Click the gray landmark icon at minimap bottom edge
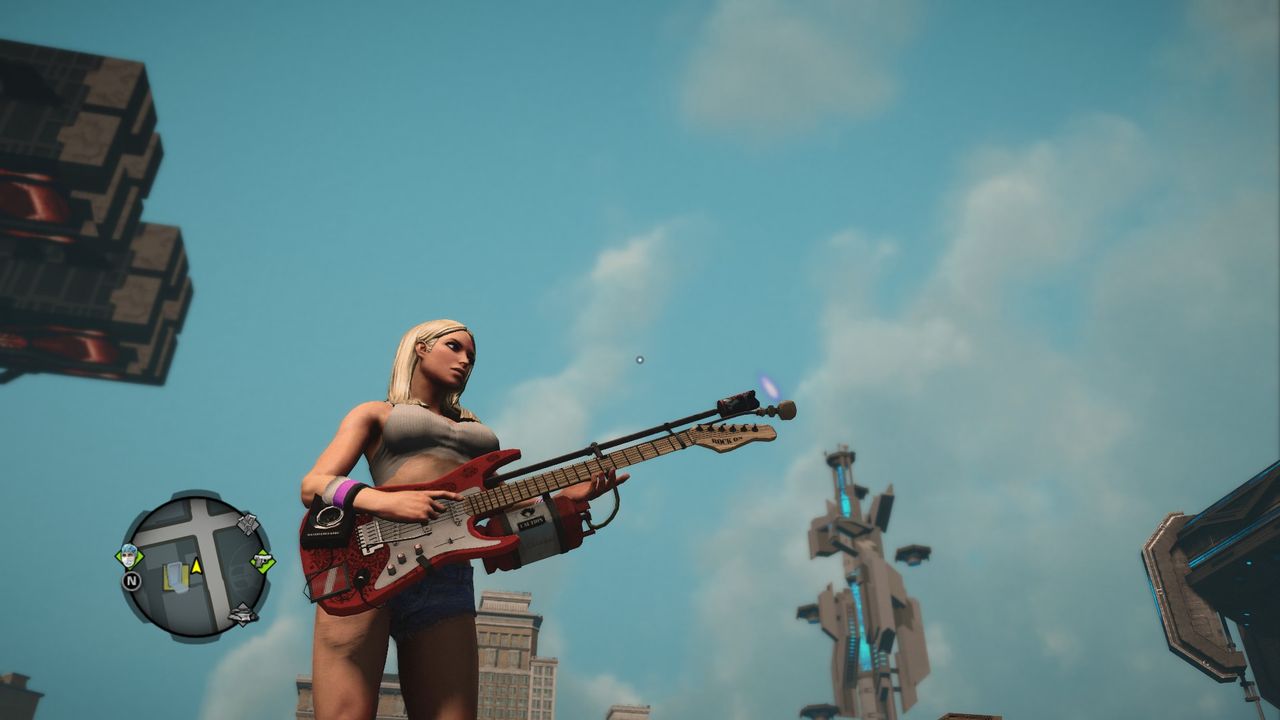 tap(242, 613)
